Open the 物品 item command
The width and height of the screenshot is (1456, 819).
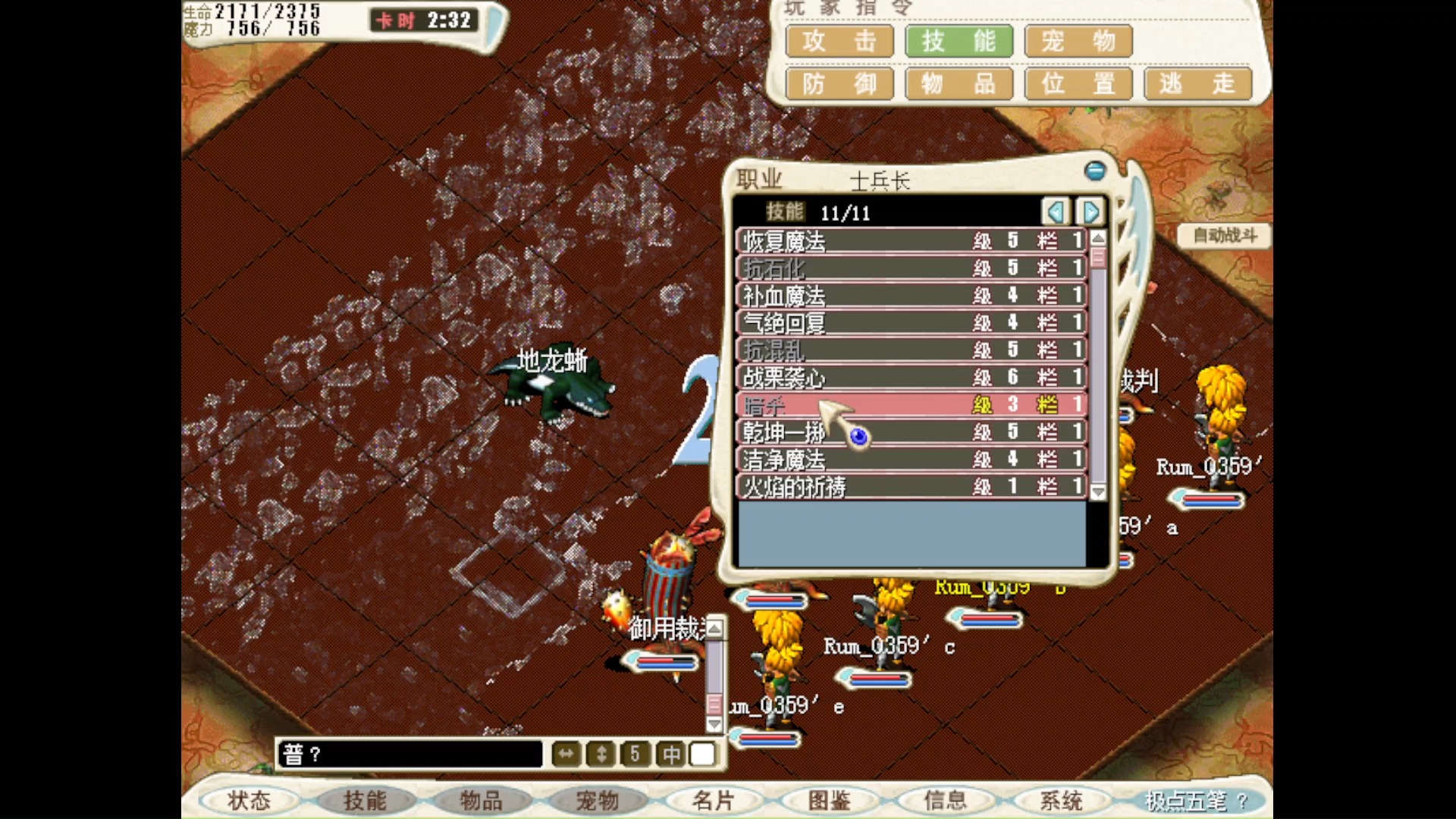pyautogui.click(x=959, y=83)
